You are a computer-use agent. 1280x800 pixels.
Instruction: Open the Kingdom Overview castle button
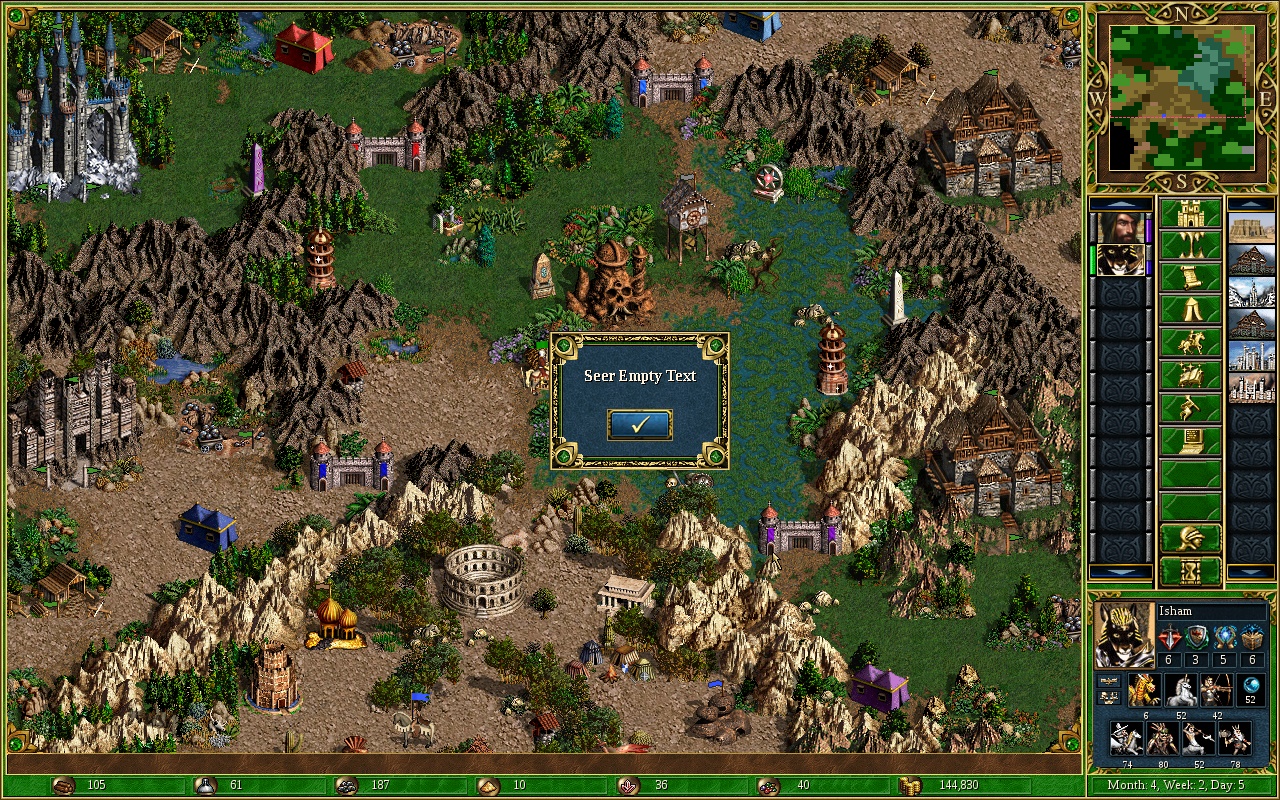pos(1190,214)
